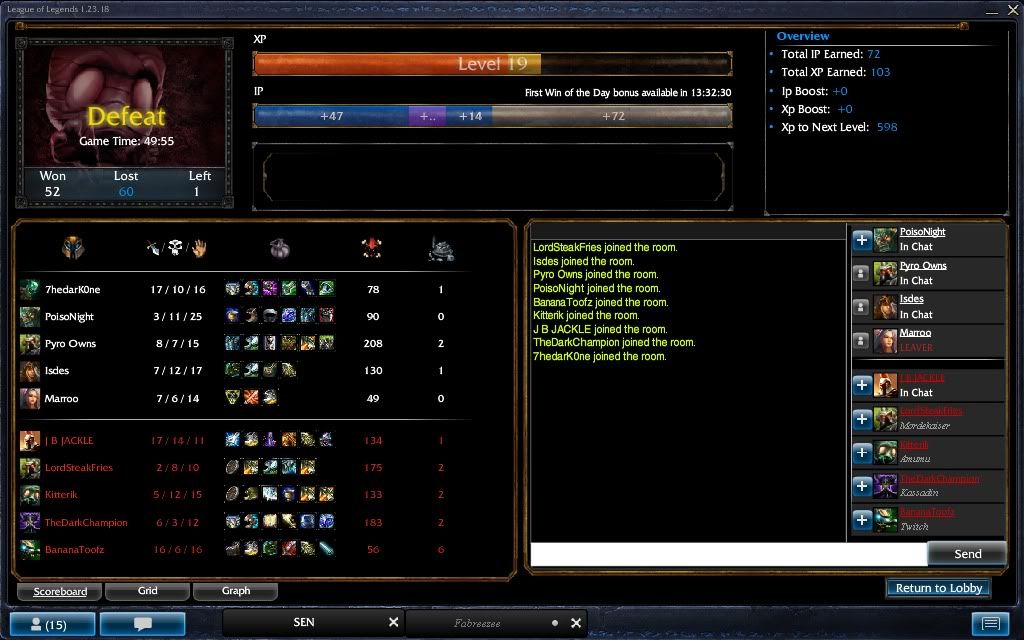Select 7hedarK0ne's row in the scoreboard
Screen dimensions: 1024x640
(x=72, y=290)
